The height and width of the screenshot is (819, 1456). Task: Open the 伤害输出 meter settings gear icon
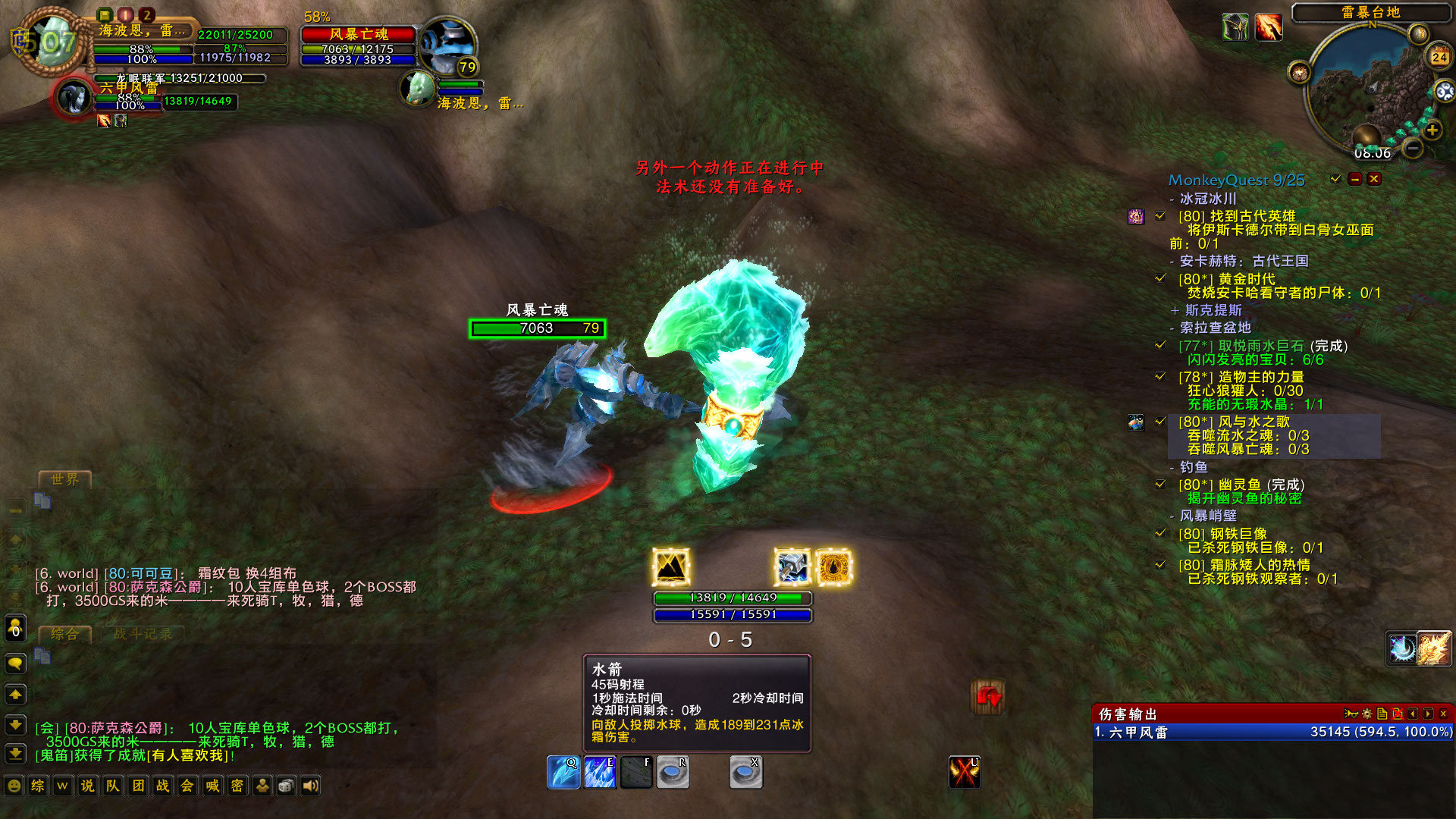coord(1366,713)
